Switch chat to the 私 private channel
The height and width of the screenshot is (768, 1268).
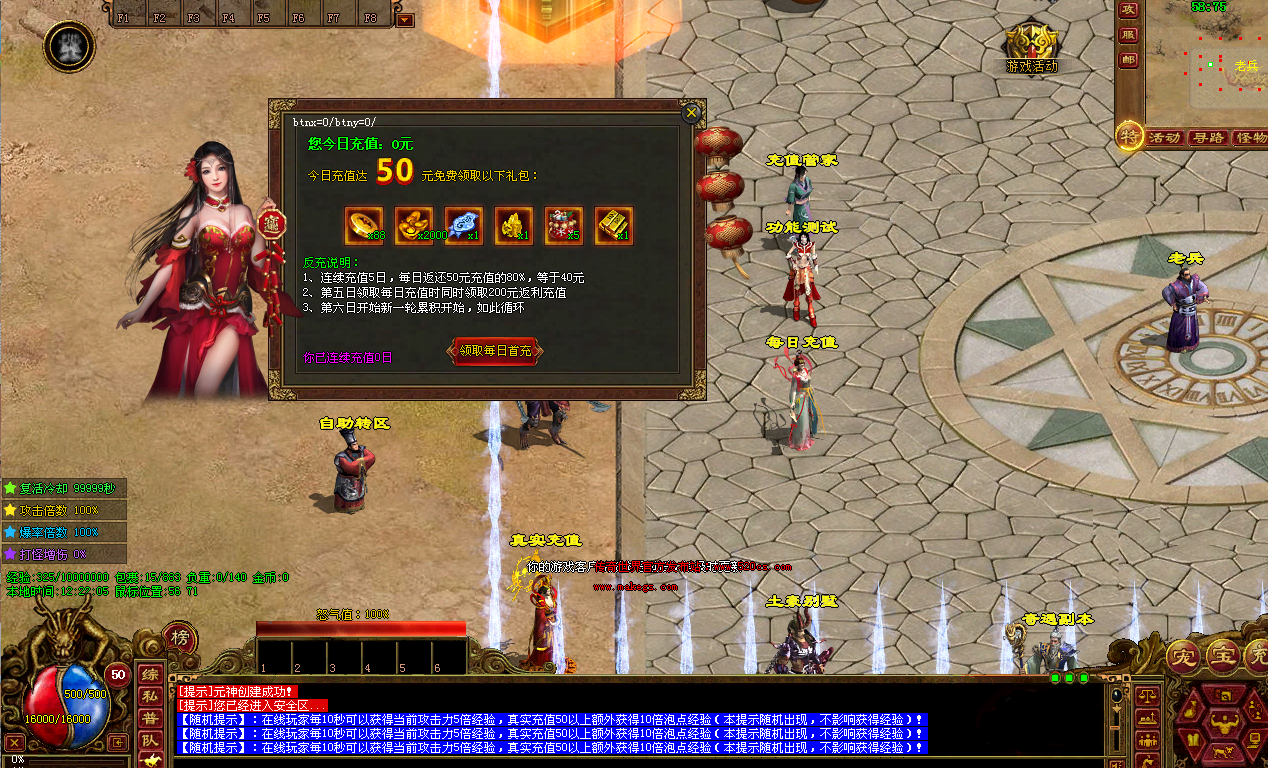click(149, 696)
